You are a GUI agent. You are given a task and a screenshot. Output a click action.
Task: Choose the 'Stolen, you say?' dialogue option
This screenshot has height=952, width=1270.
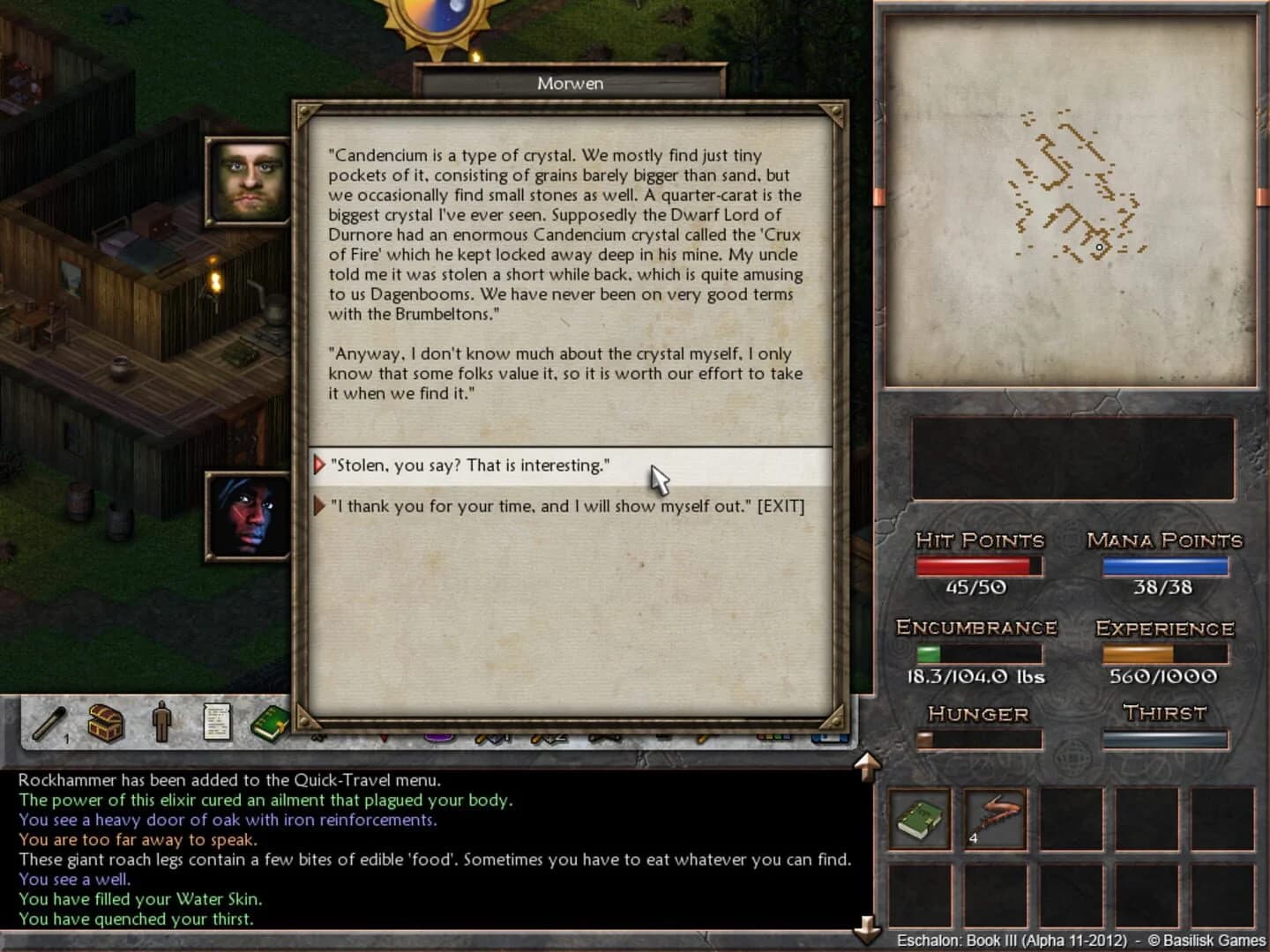click(468, 465)
